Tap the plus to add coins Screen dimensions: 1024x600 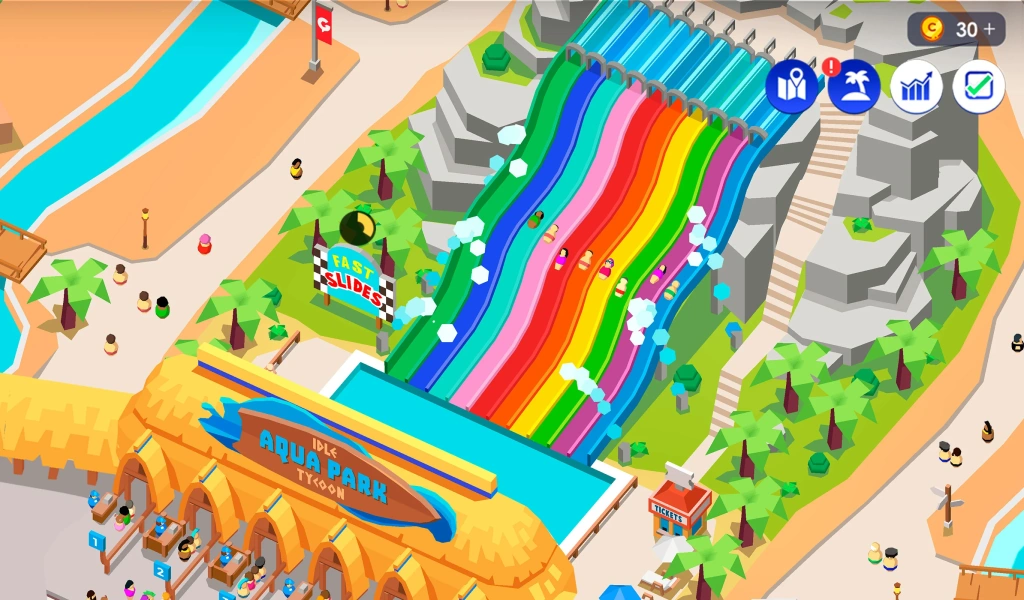tap(990, 30)
